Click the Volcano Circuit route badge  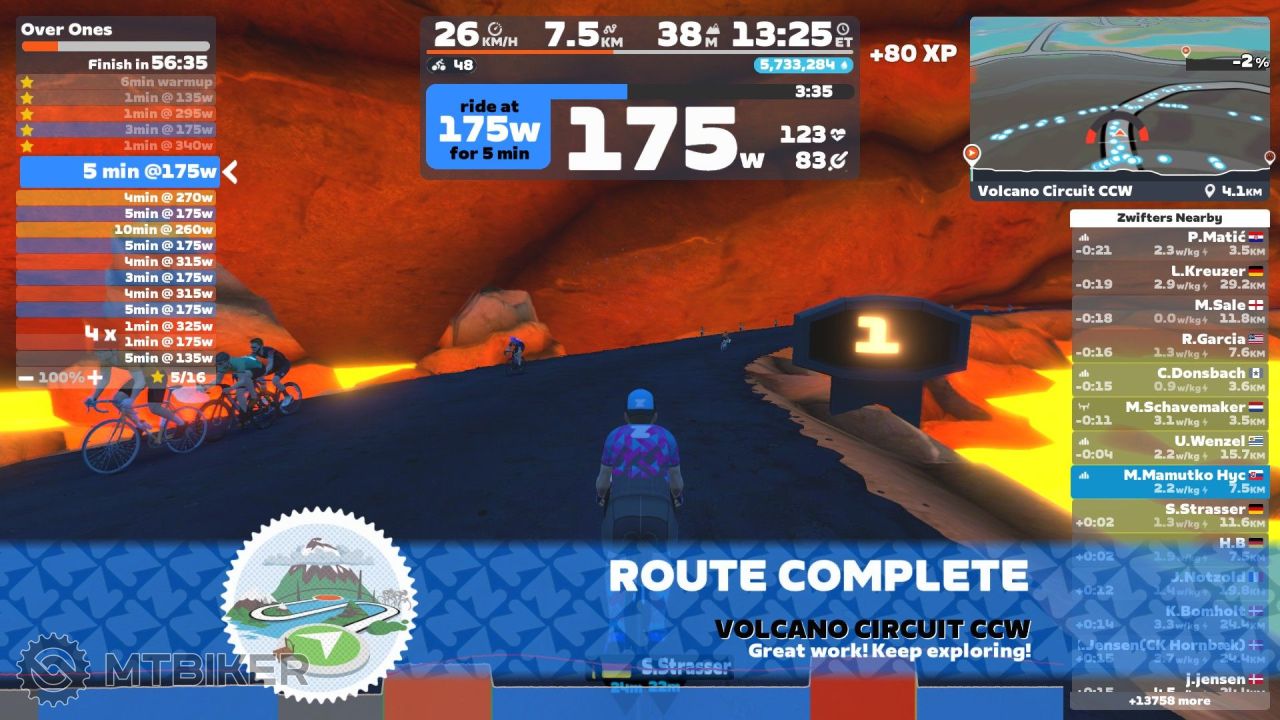[x=318, y=605]
